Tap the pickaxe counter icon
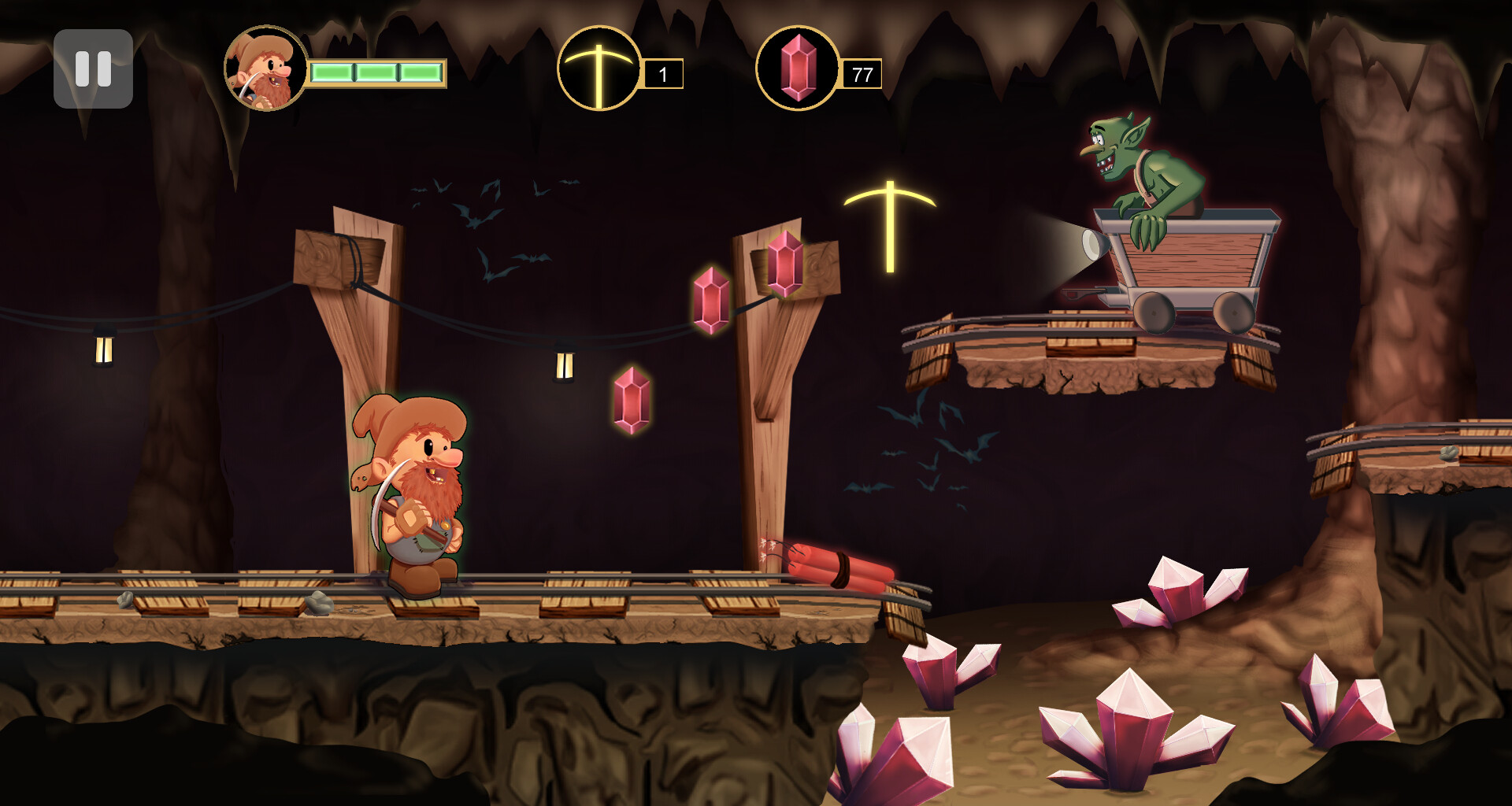 (x=598, y=69)
